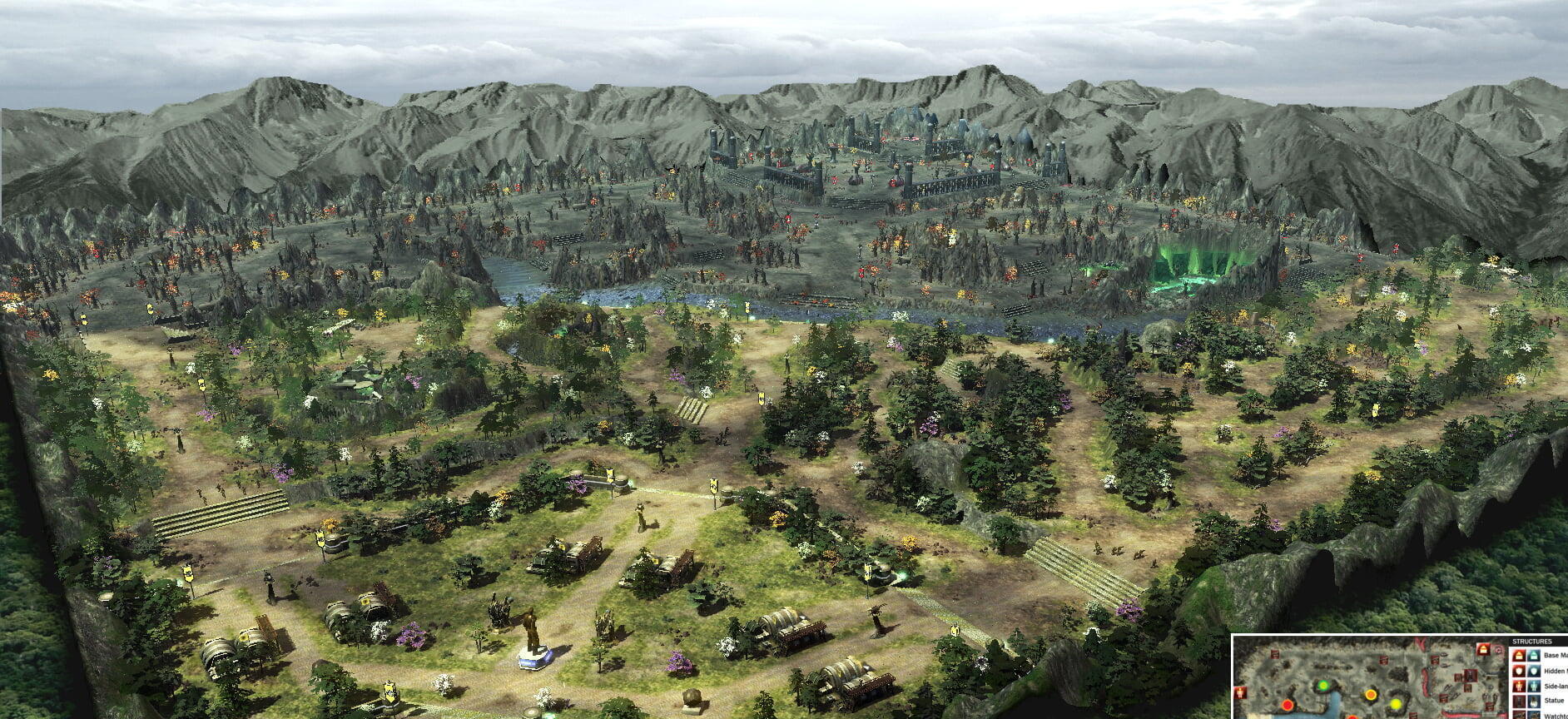This screenshot has height=719, width=1568.
Task: Select the red Watchtower legend icon
Action: 1519,716
